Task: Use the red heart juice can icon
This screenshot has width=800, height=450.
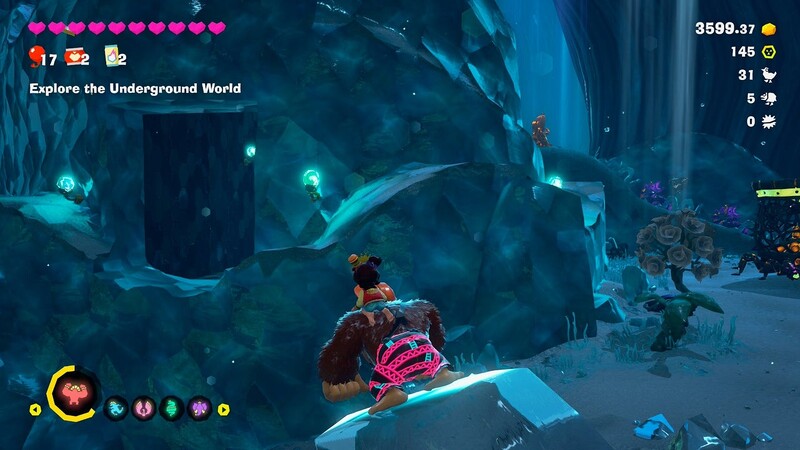Action: pyautogui.click(x=73, y=56)
